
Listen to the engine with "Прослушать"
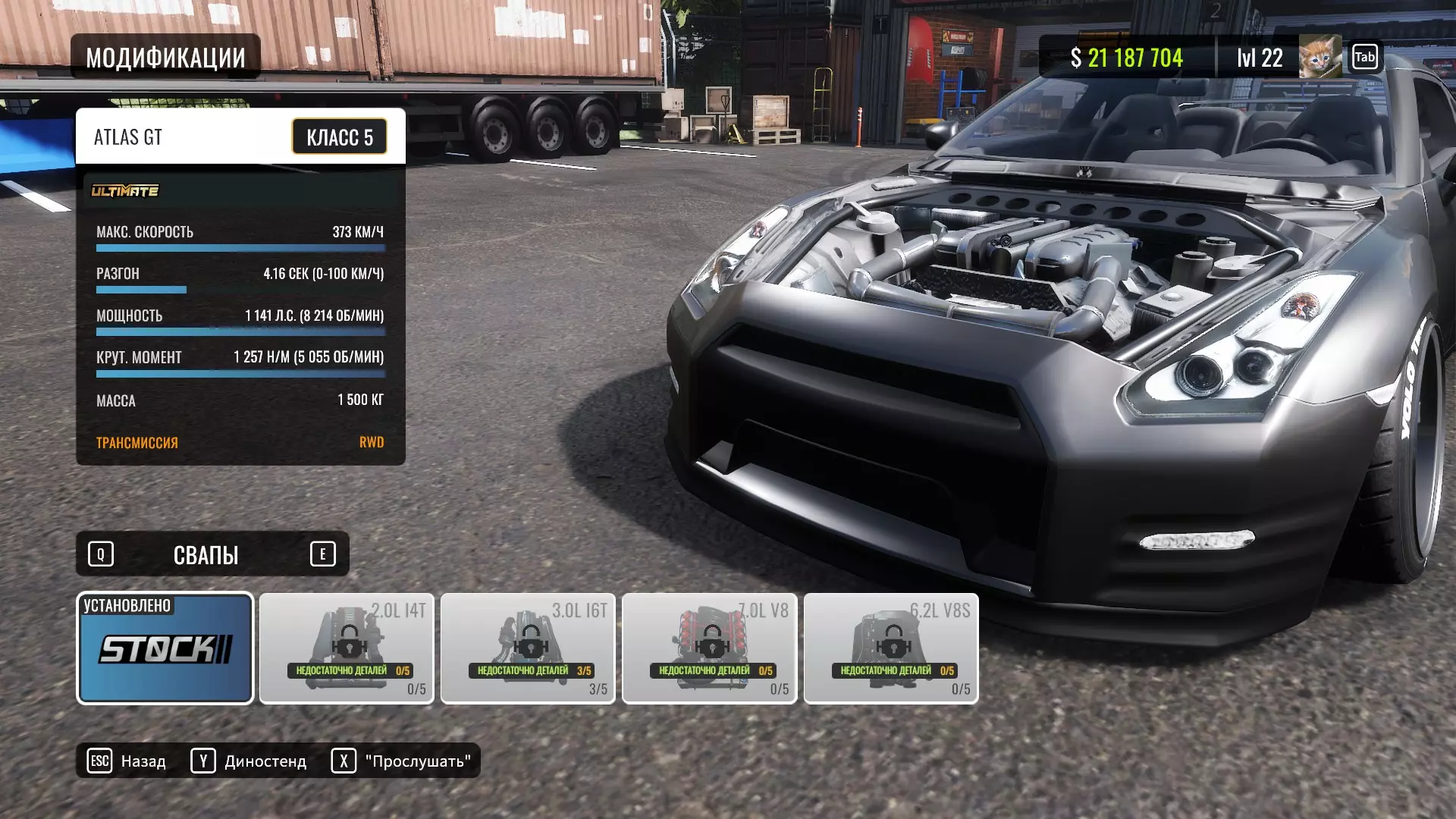(x=401, y=761)
